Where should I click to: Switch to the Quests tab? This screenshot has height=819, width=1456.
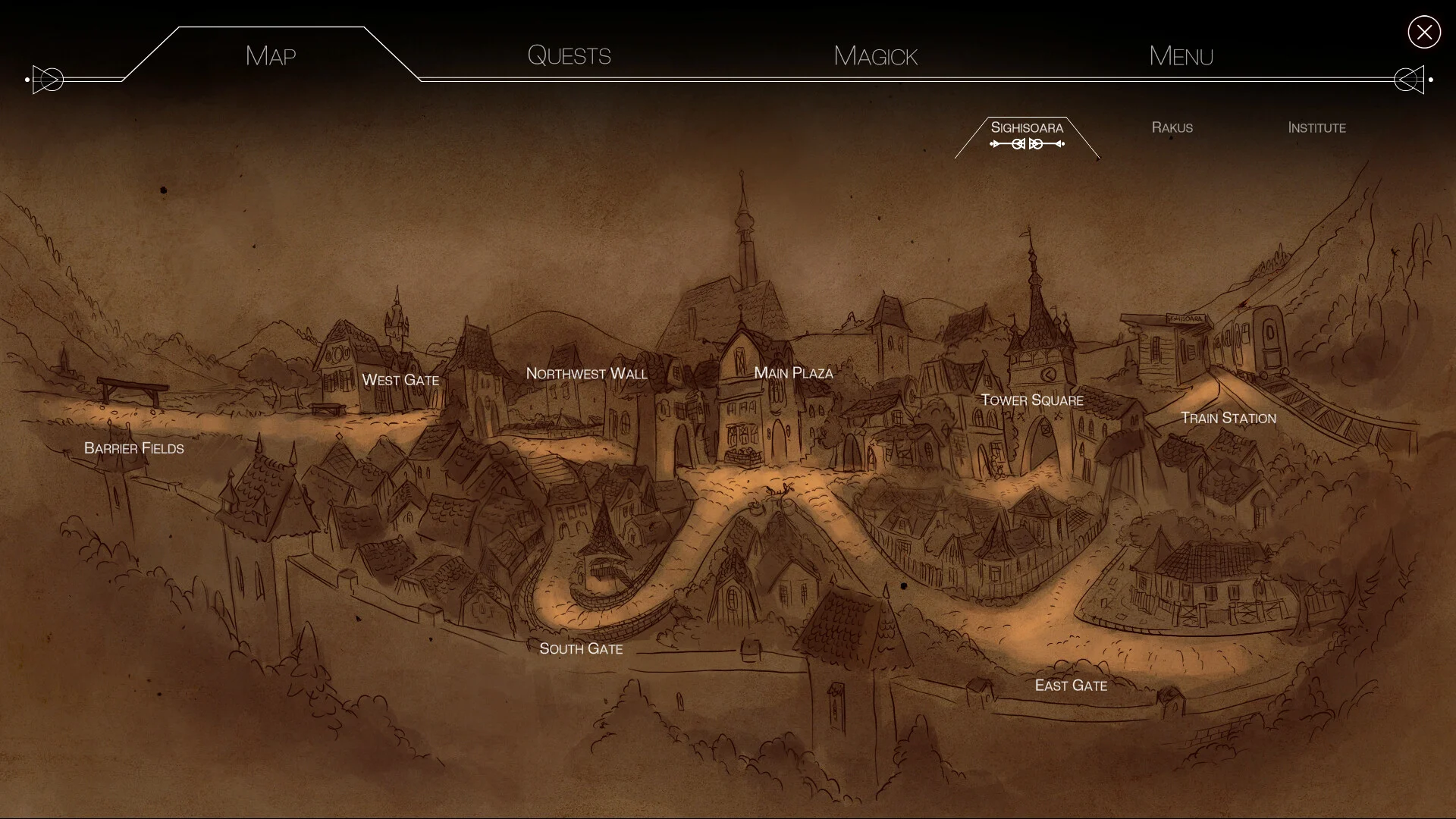coord(569,55)
